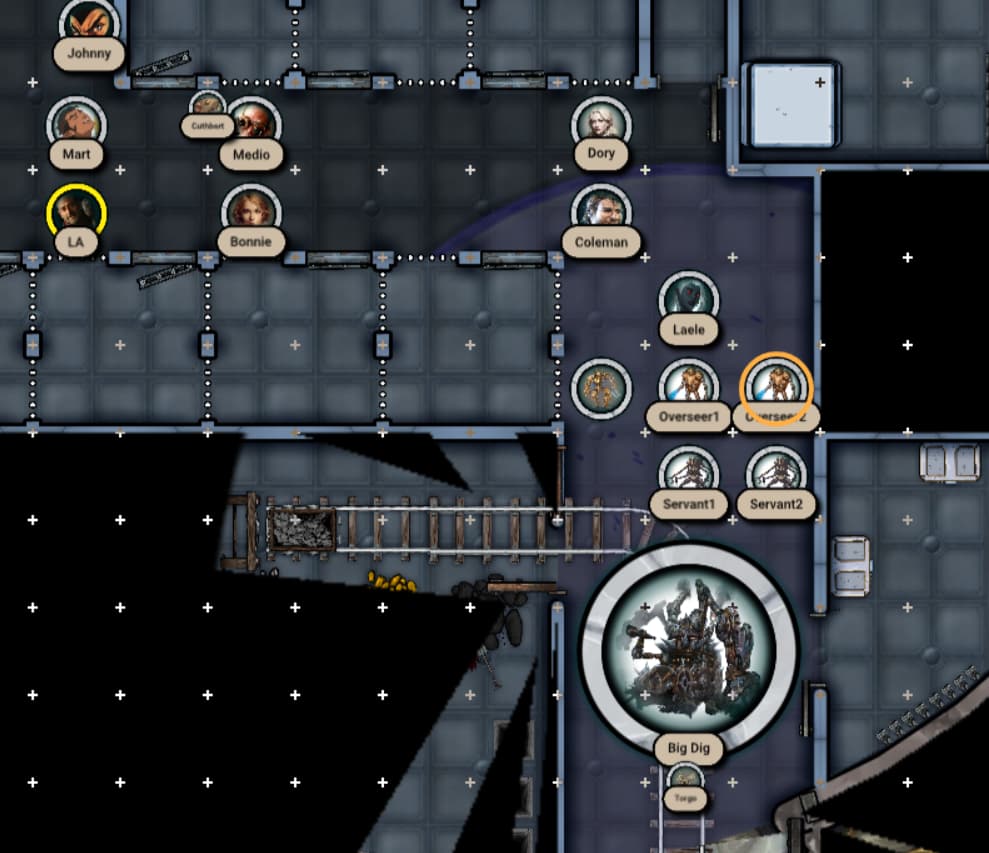The height and width of the screenshot is (853, 989).
Task: Select the orange-ringed Overseer2 token
Action: (776, 386)
